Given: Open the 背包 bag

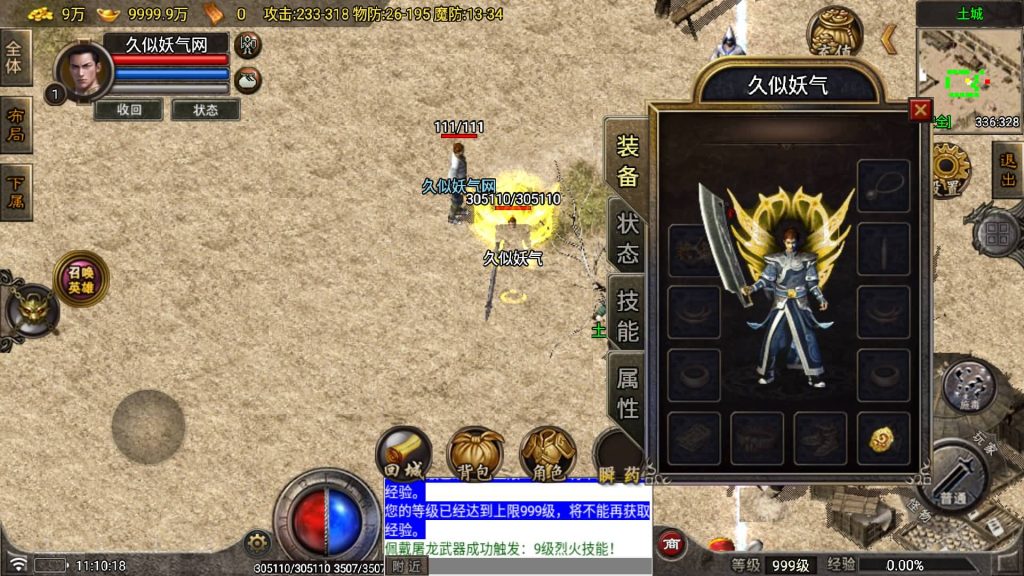Looking at the screenshot, I should [x=474, y=453].
